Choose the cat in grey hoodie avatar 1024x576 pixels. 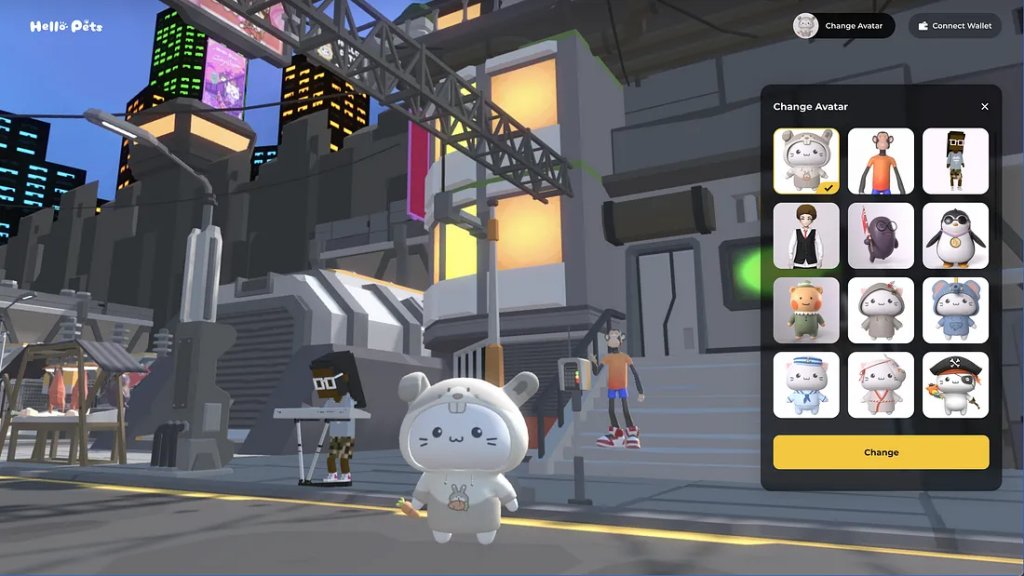[881, 310]
